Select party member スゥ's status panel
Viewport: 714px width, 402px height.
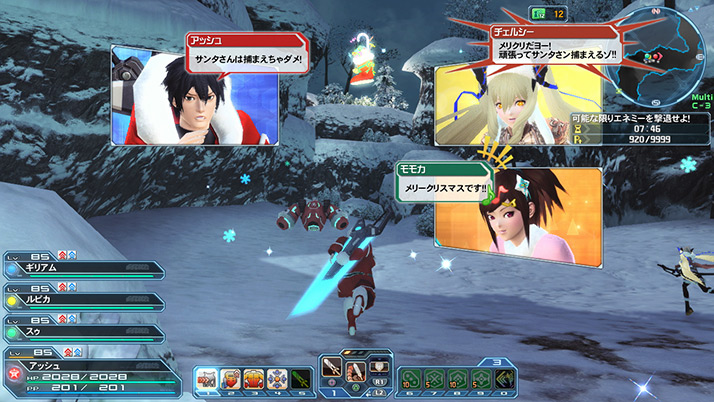pos(85,327)
